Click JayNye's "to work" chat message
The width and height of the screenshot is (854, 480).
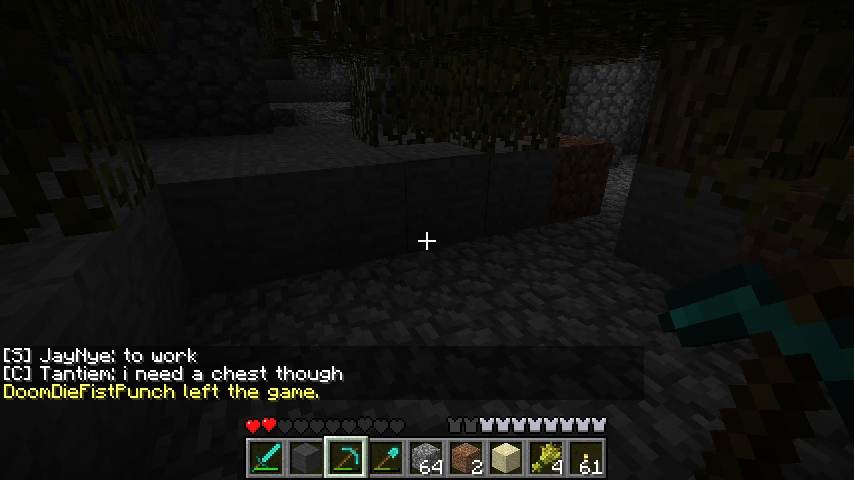point(100,356)
